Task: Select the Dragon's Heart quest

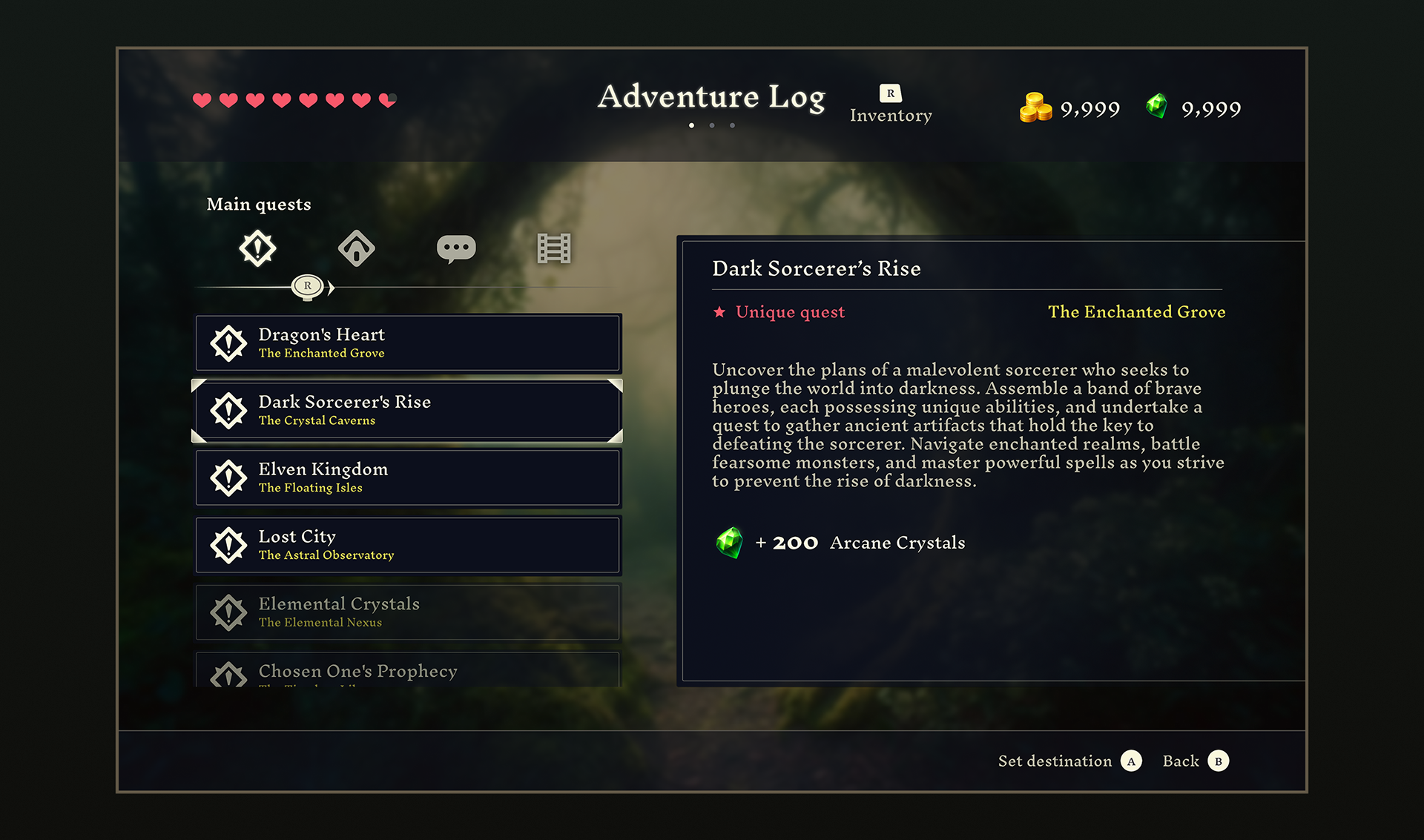Action: pos(408,343)
